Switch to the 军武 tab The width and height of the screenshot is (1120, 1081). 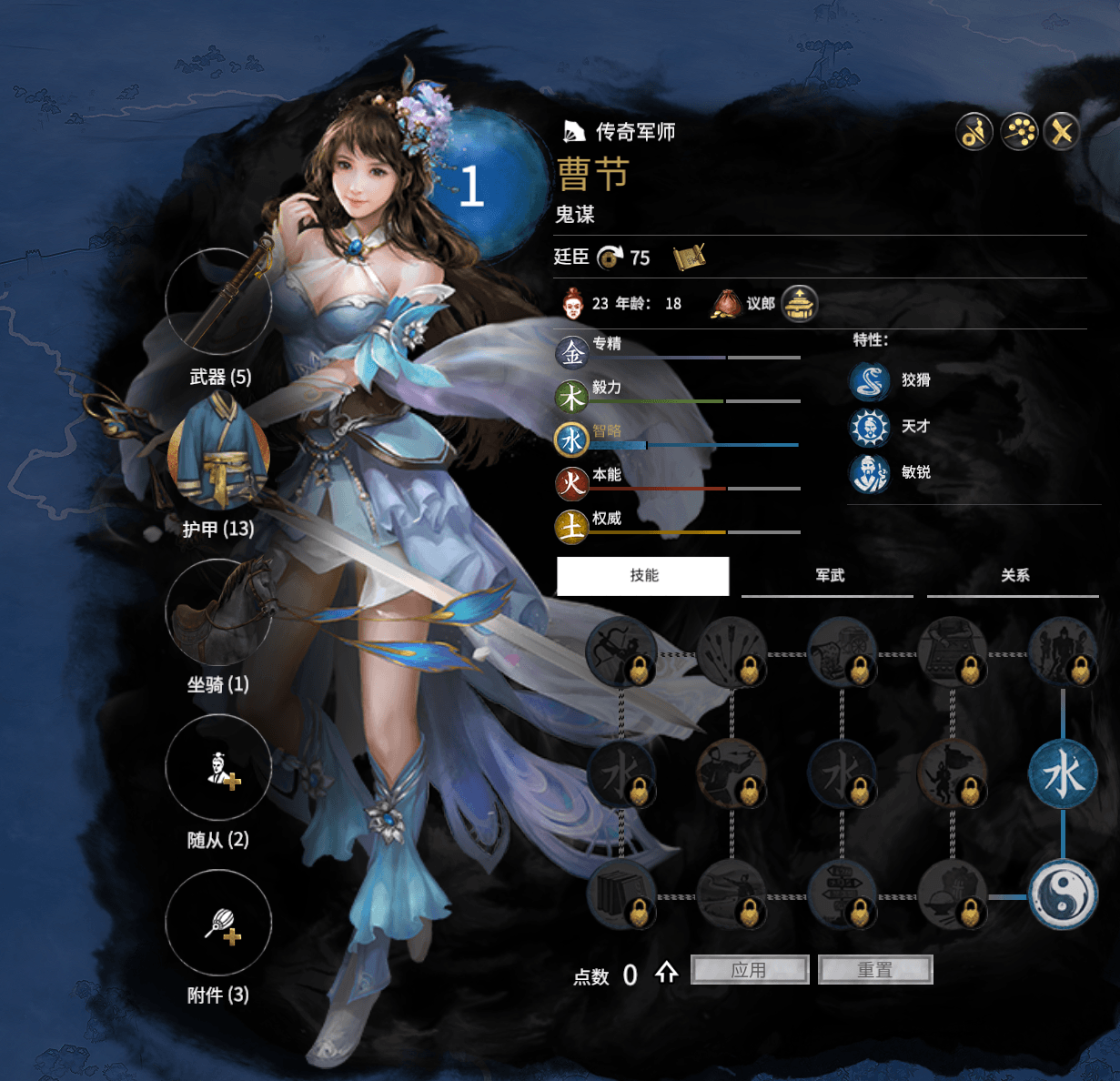coord(829,576)
